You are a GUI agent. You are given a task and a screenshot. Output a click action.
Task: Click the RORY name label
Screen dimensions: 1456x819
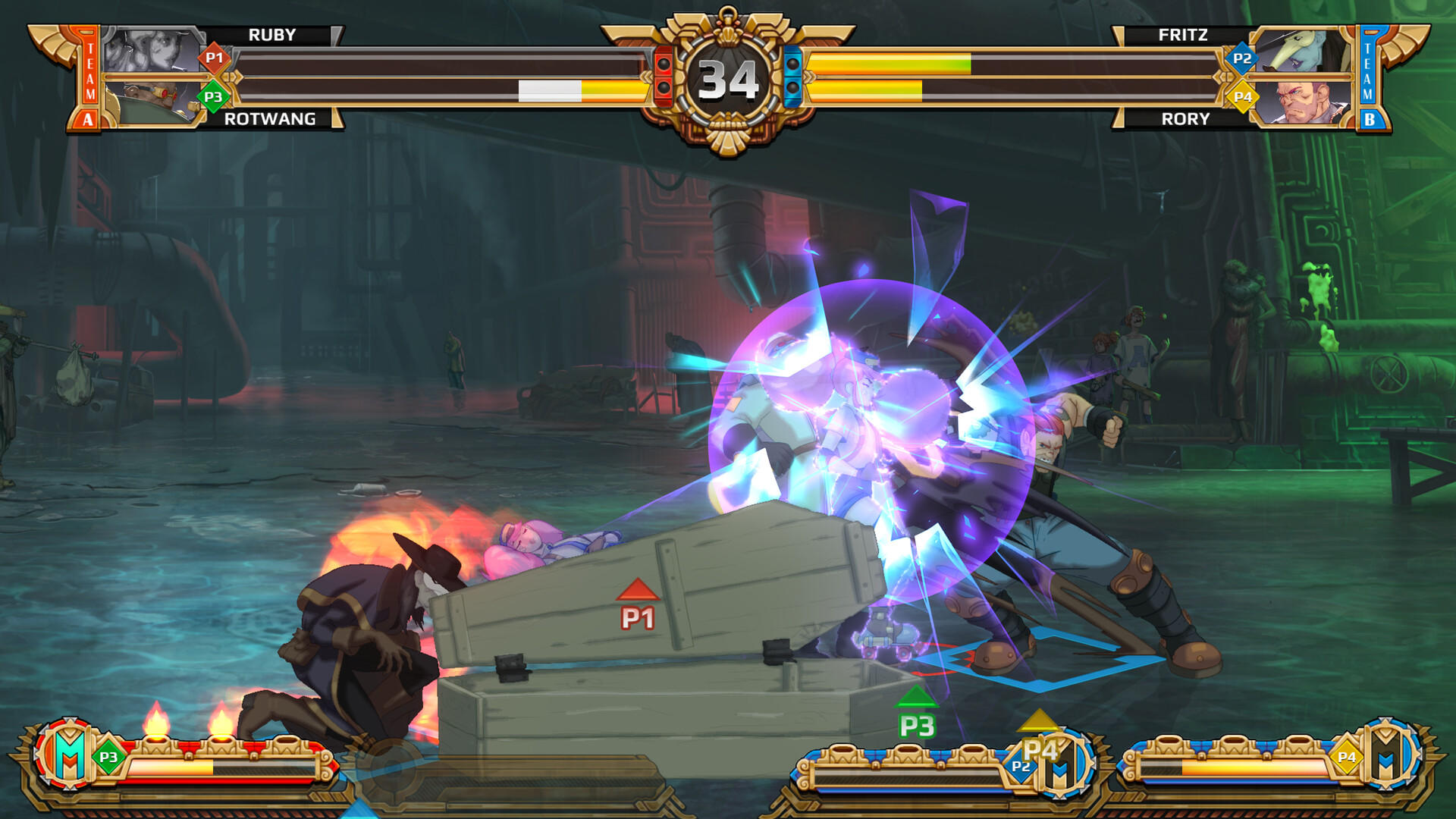point(1187,119)
